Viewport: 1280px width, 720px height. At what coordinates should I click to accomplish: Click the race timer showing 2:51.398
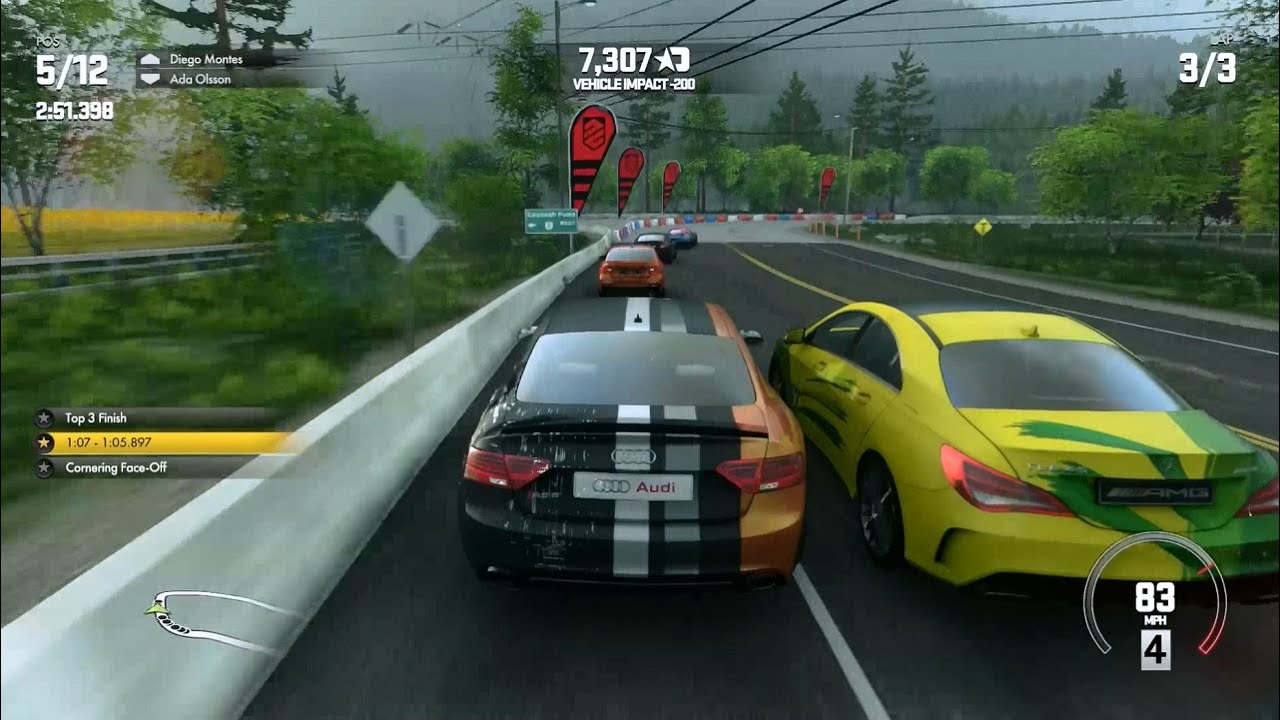point(76,111)
